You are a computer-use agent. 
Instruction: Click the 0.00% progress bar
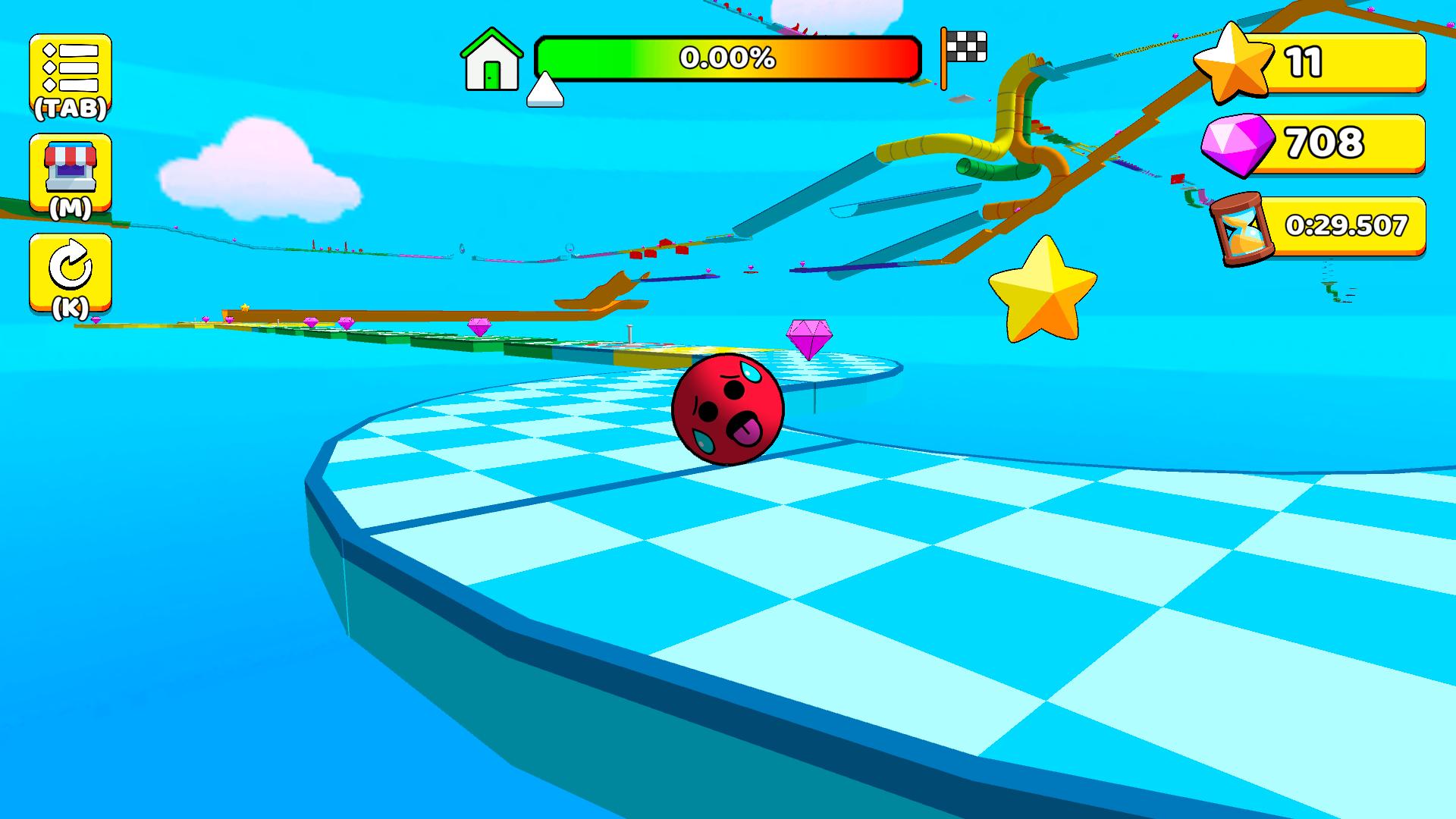point(726,56)
